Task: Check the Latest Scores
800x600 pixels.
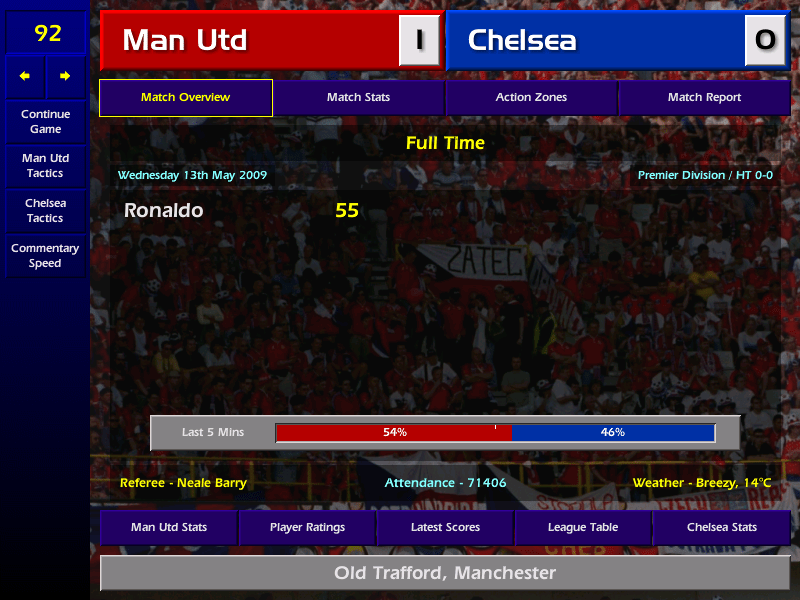Action: pyautogui.click(x=445, y=527)
